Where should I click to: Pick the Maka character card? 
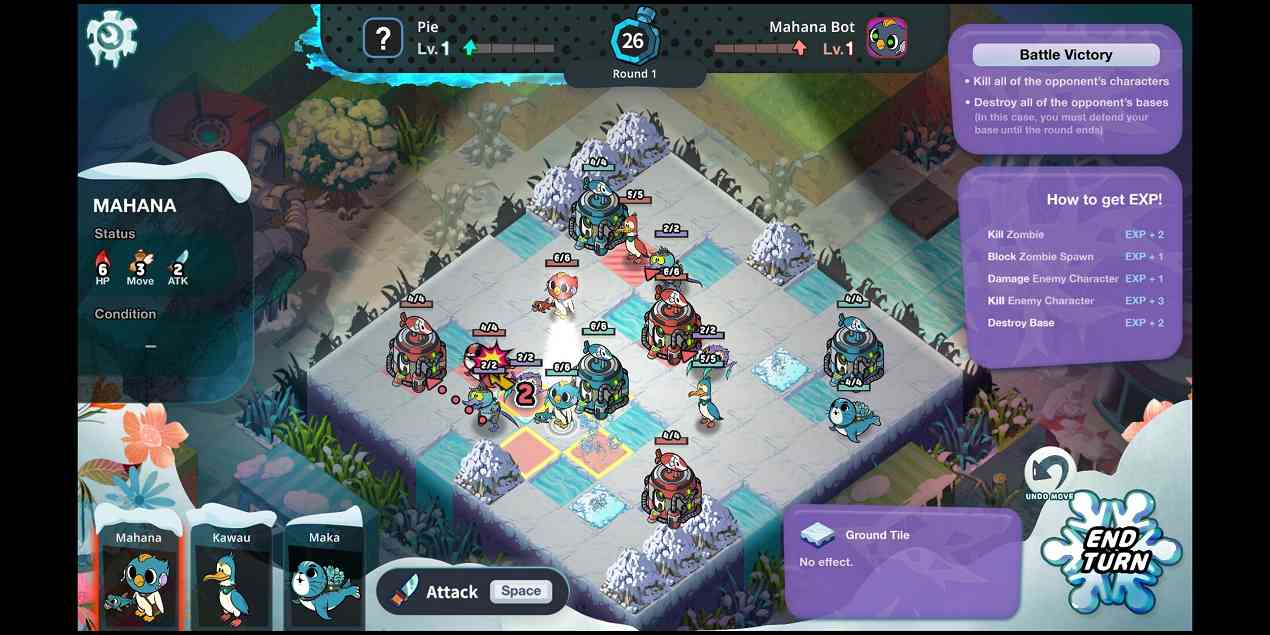[324, 577]
